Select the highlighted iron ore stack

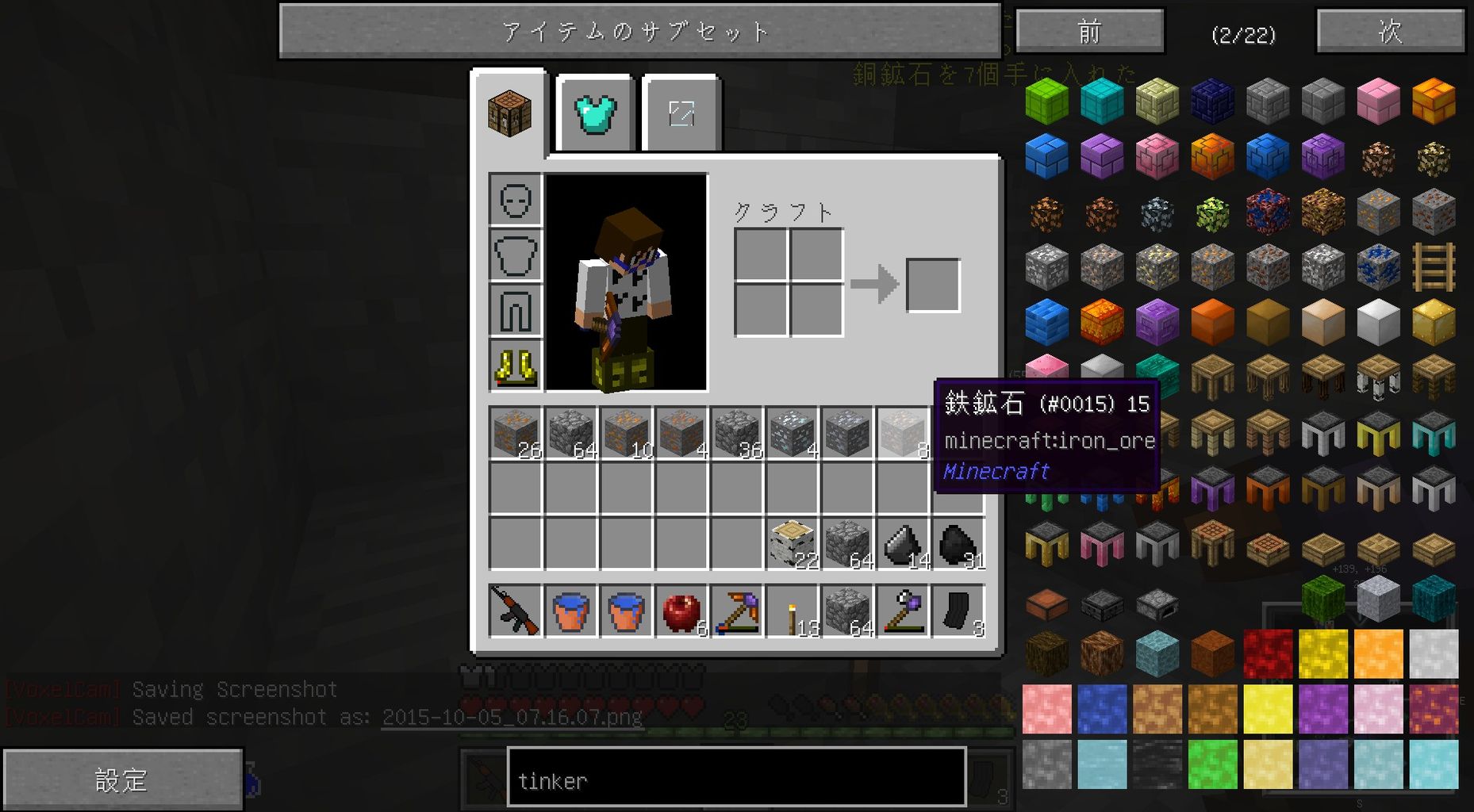[x=900, y=432]
